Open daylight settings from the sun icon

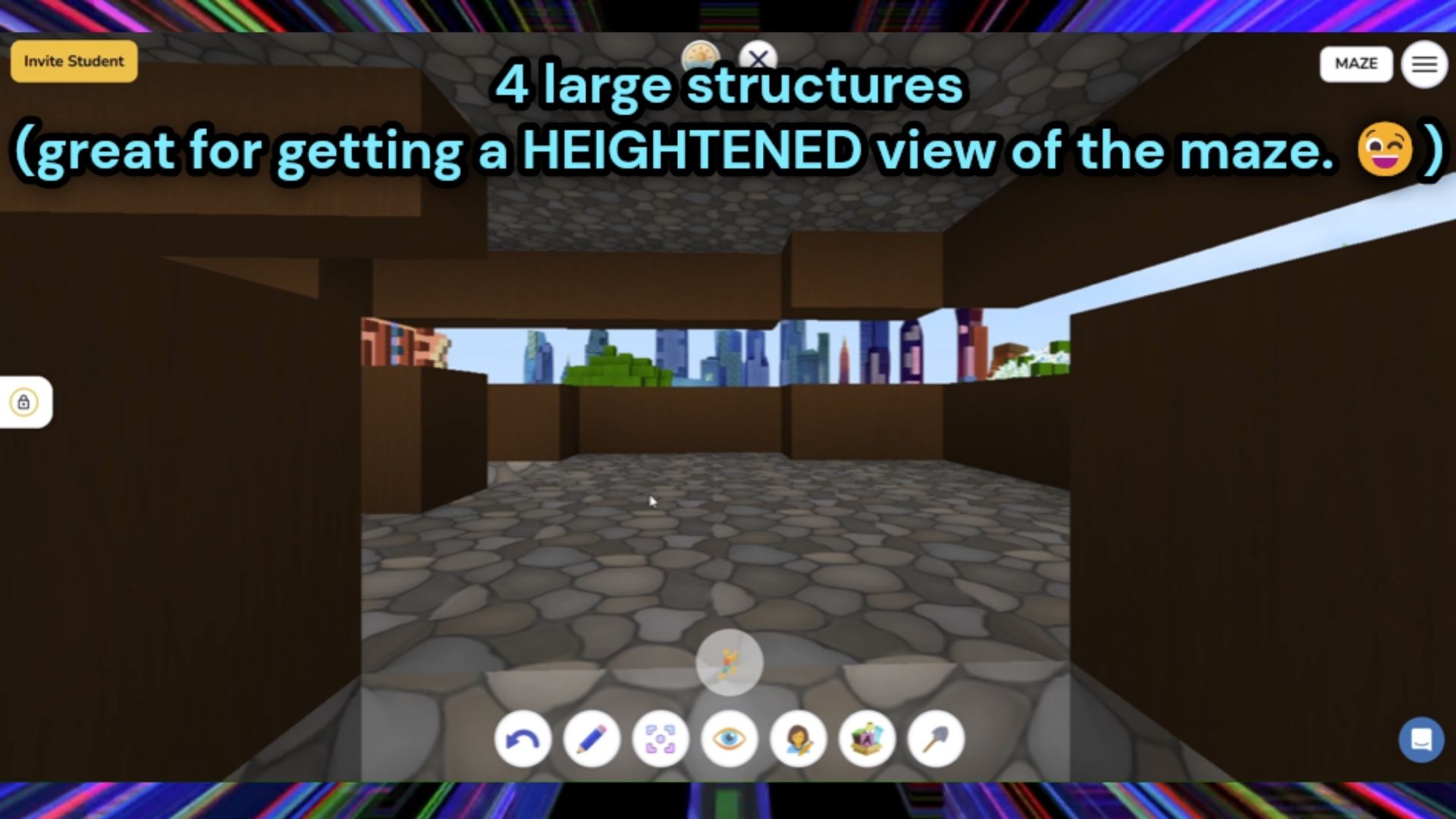(701, 57)
